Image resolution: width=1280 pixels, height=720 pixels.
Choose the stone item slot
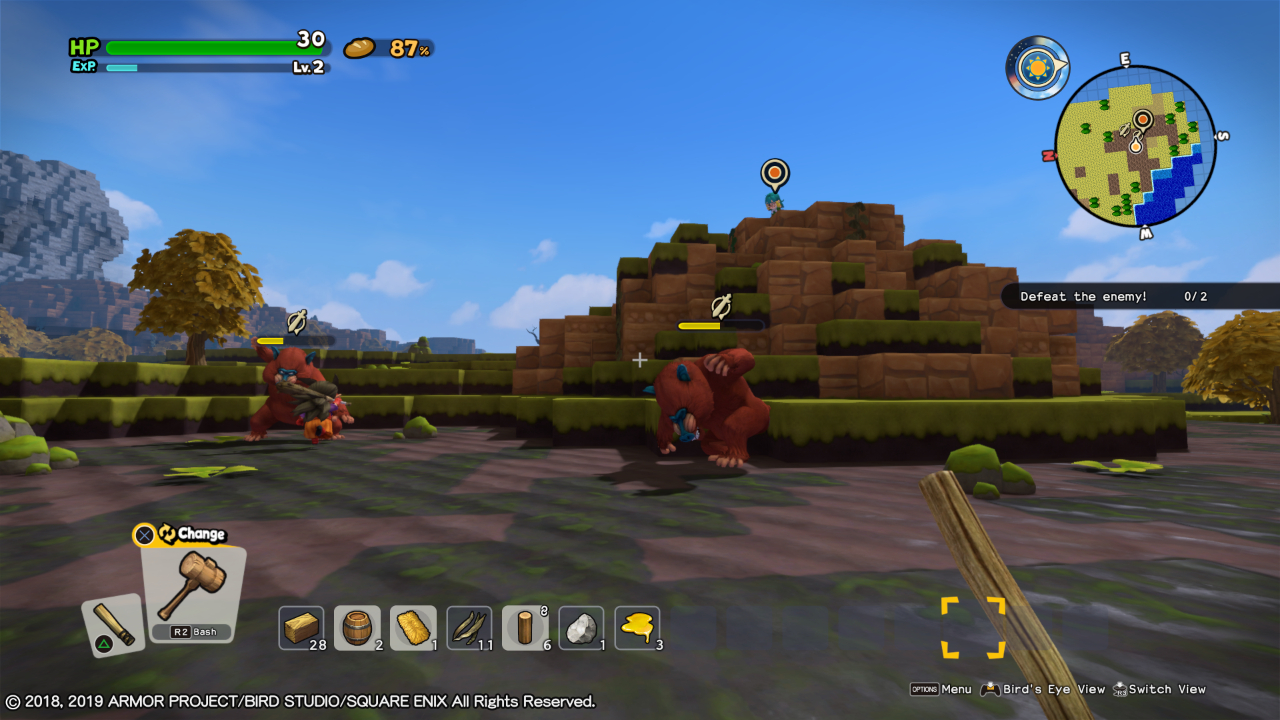[x=581, y=628]
